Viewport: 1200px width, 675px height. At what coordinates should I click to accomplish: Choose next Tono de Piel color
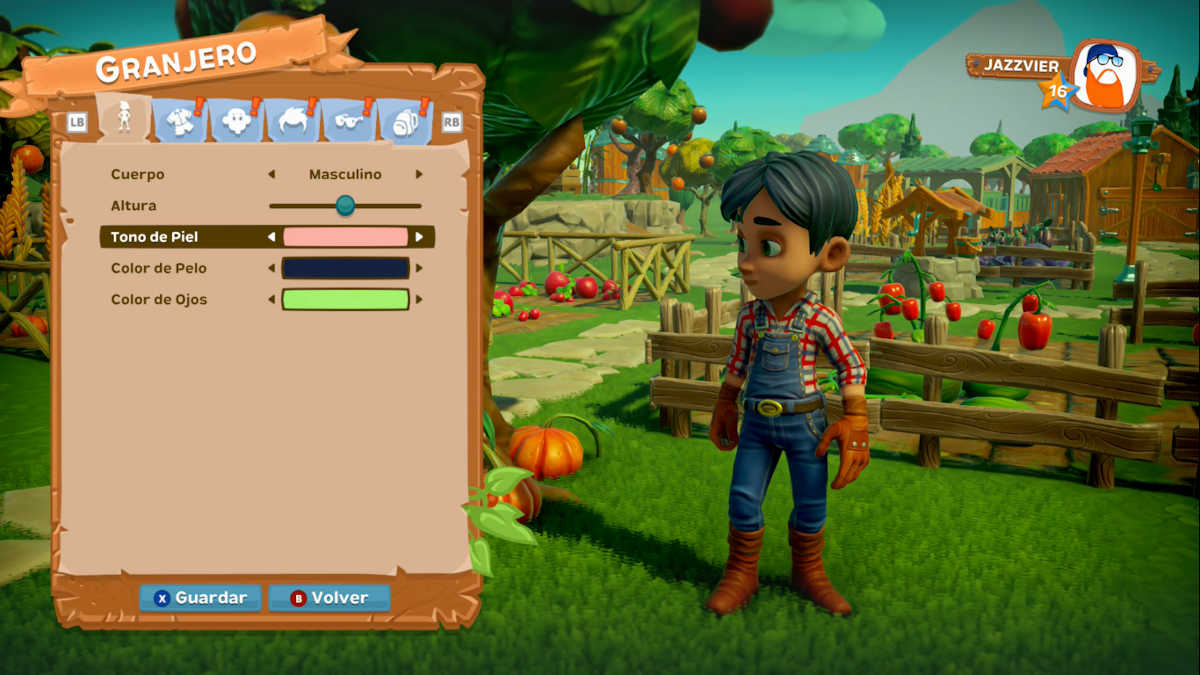[419, 237]
